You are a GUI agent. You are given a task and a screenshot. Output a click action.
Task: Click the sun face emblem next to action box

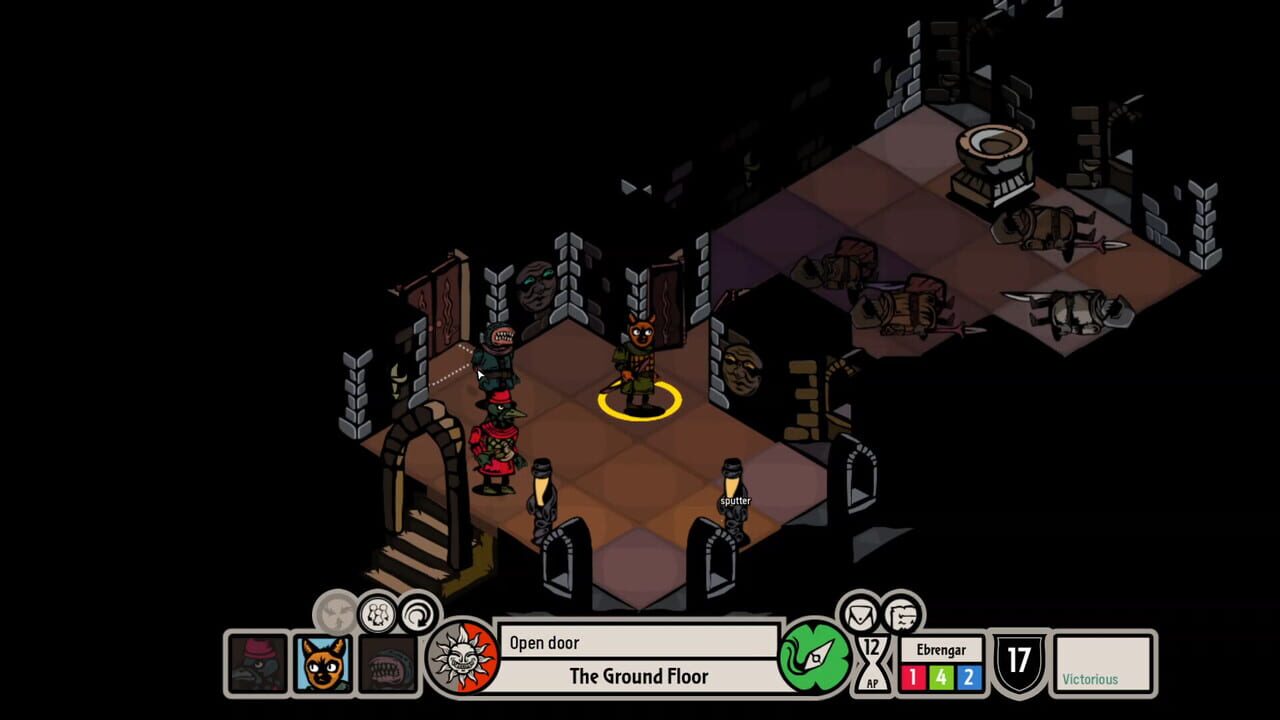tap(463, 661)
